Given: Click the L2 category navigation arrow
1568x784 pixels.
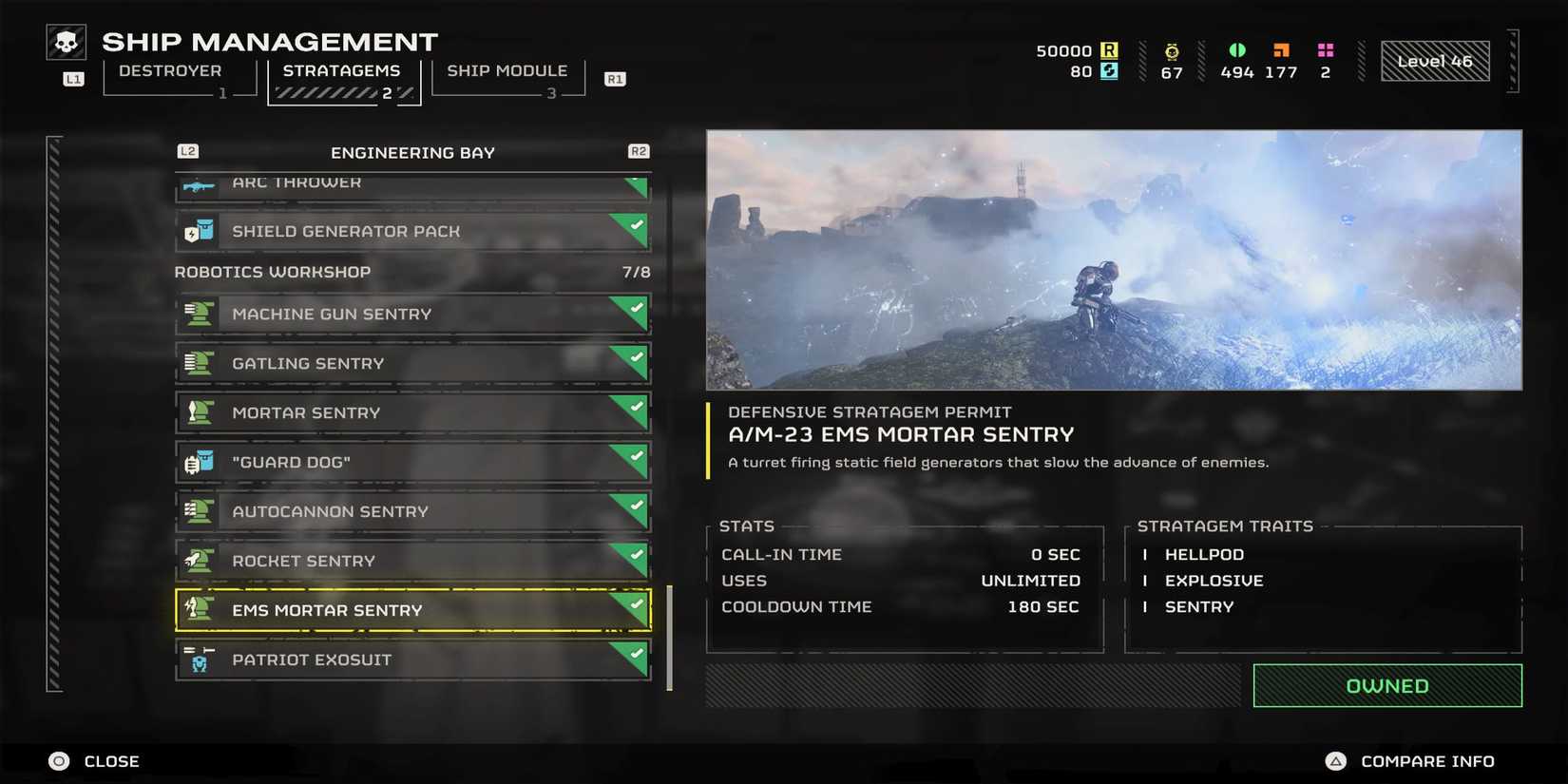Looking at the screenshot, I should click(x=186, y=150).
